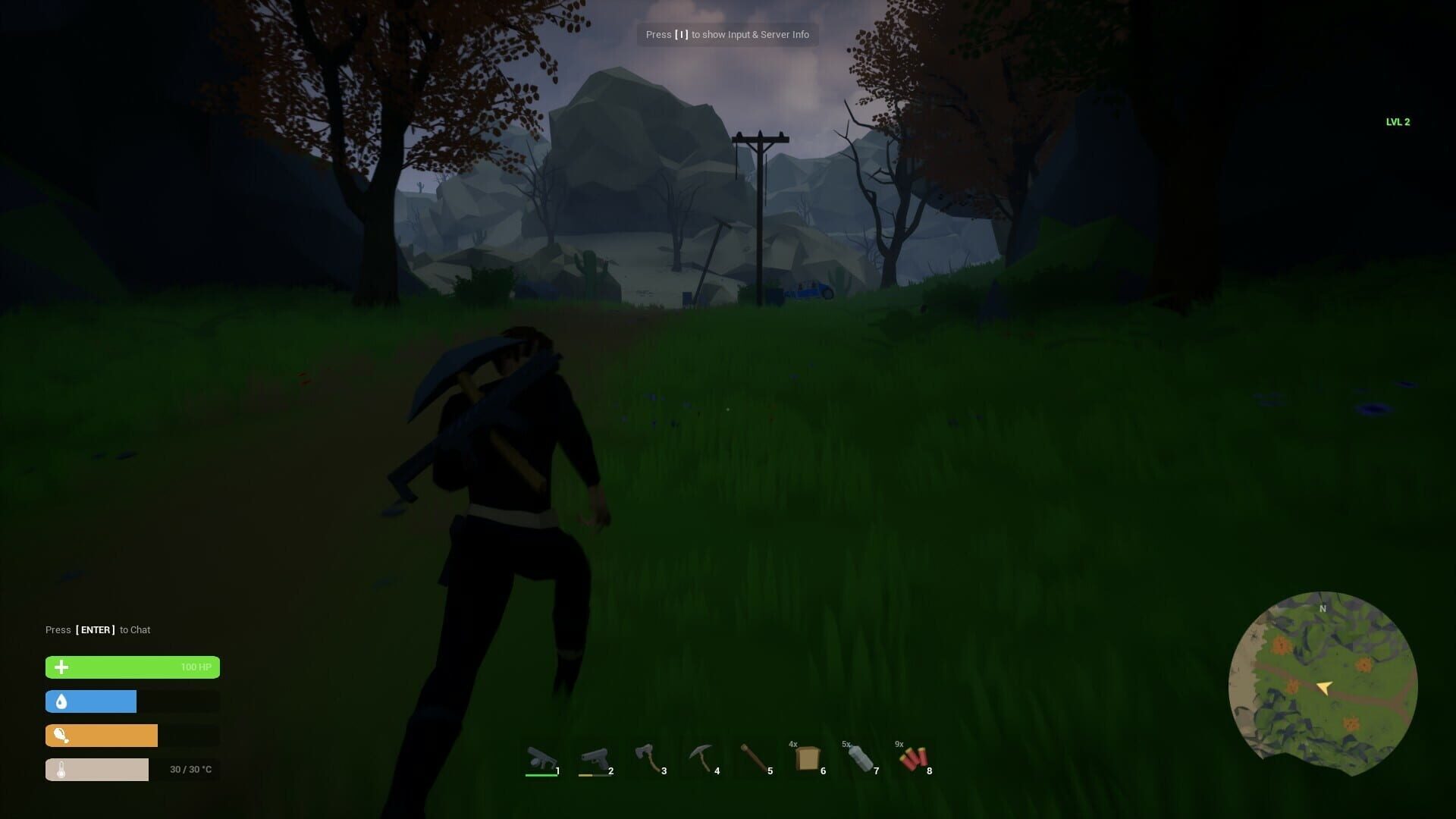Click the thermometer temperature icon
1456x819 pixels.
click(61, 769)
